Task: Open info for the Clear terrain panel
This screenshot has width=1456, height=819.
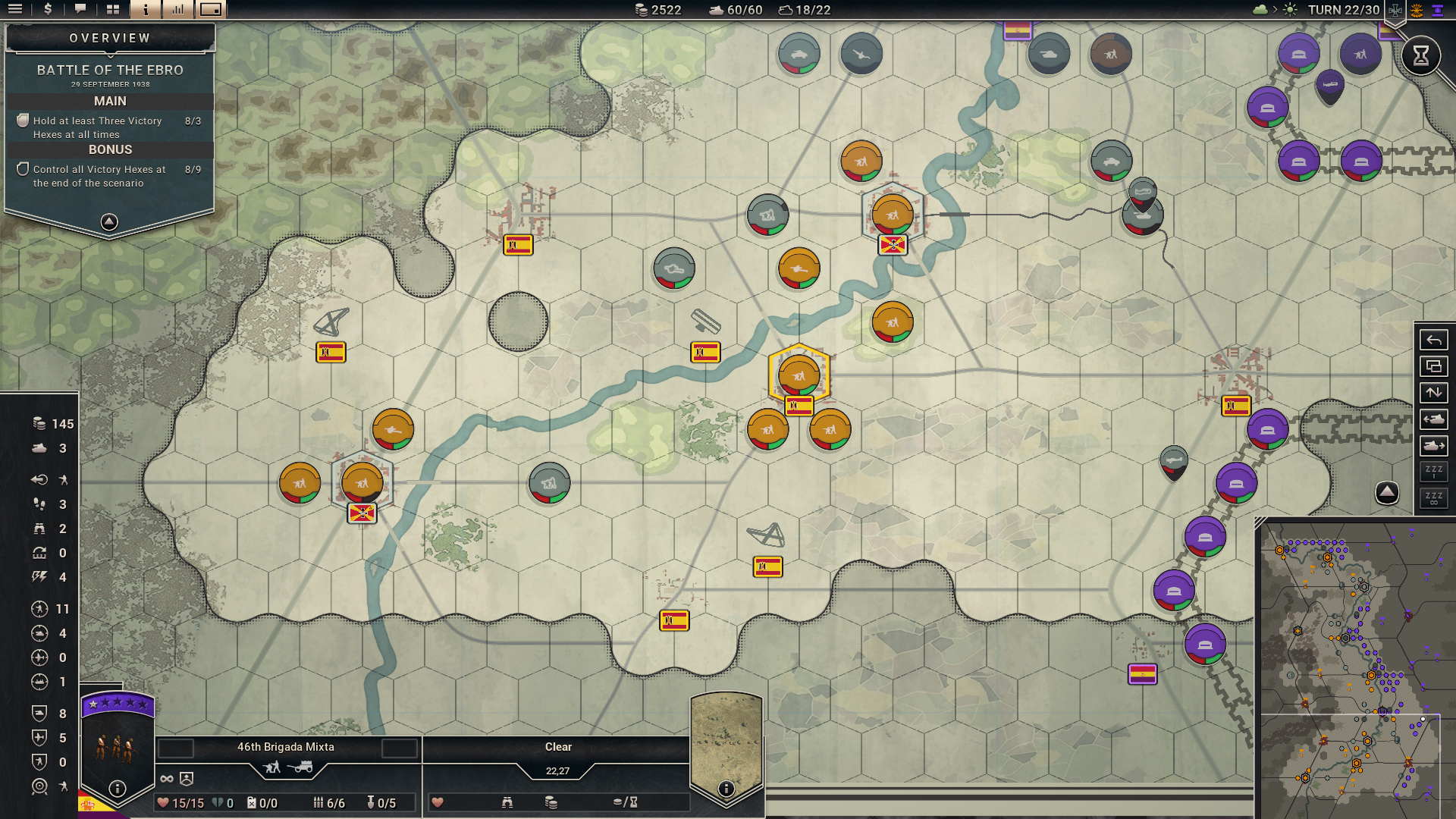Action: click(x=726, y=789)
